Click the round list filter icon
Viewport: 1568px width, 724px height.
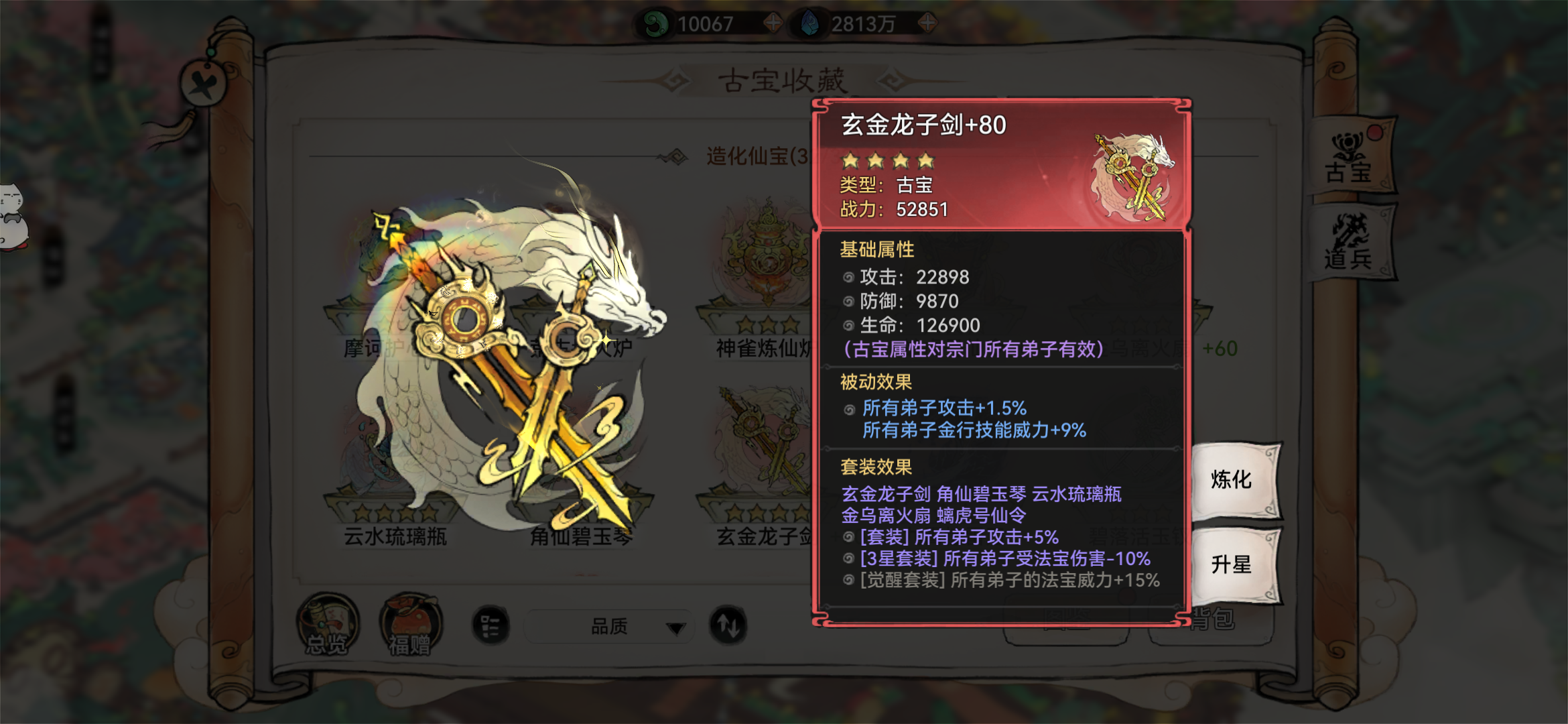coord(491,626)
